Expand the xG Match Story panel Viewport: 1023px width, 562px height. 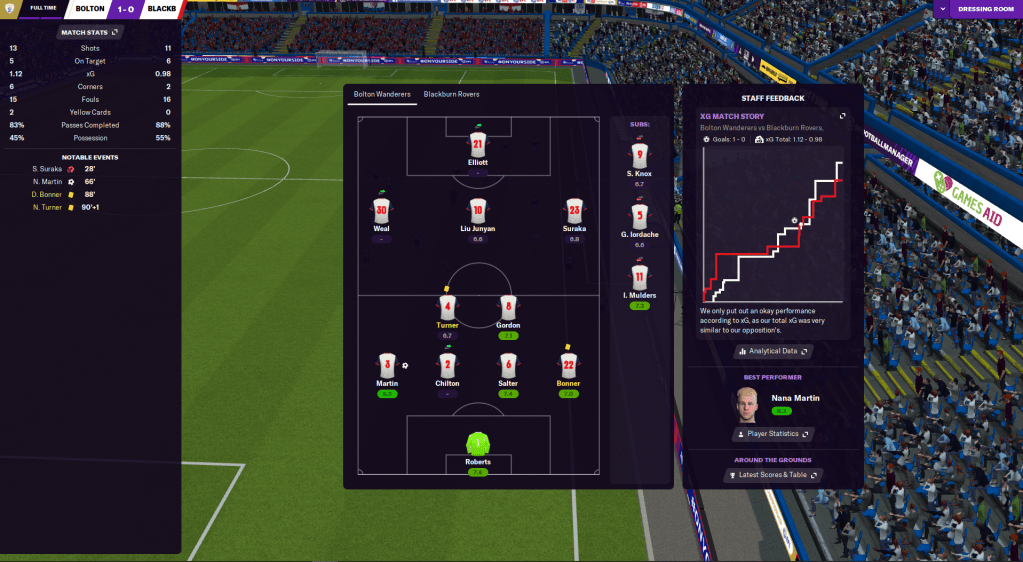[842, 117]
